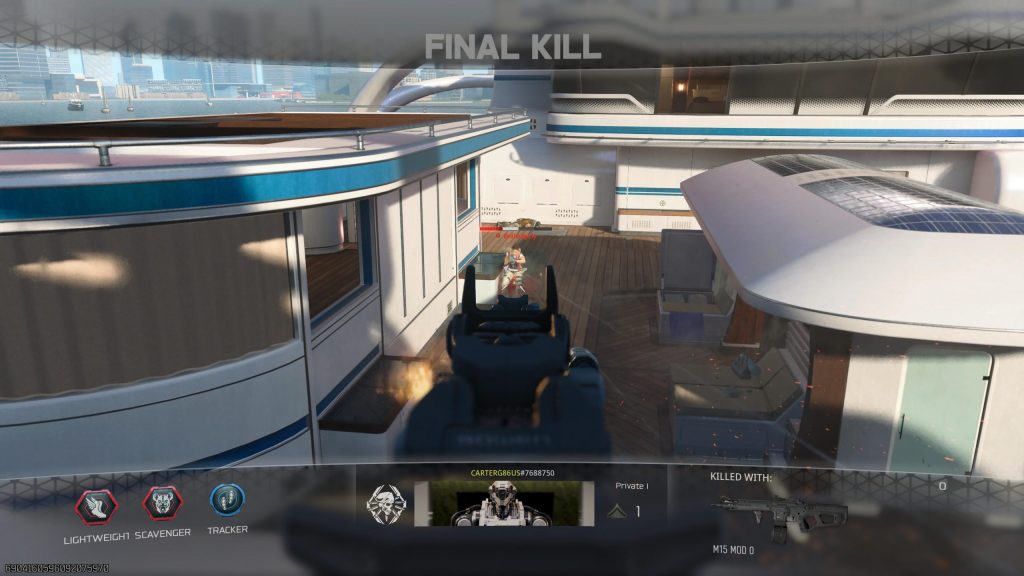Click the Scavenger perk icon
Screen dimensions: 1024x576
click(x=162, y=503)
